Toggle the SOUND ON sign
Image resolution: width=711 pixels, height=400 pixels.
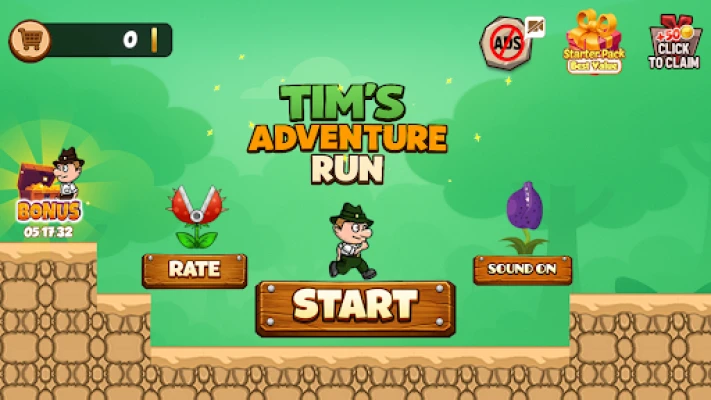[522, 269]
